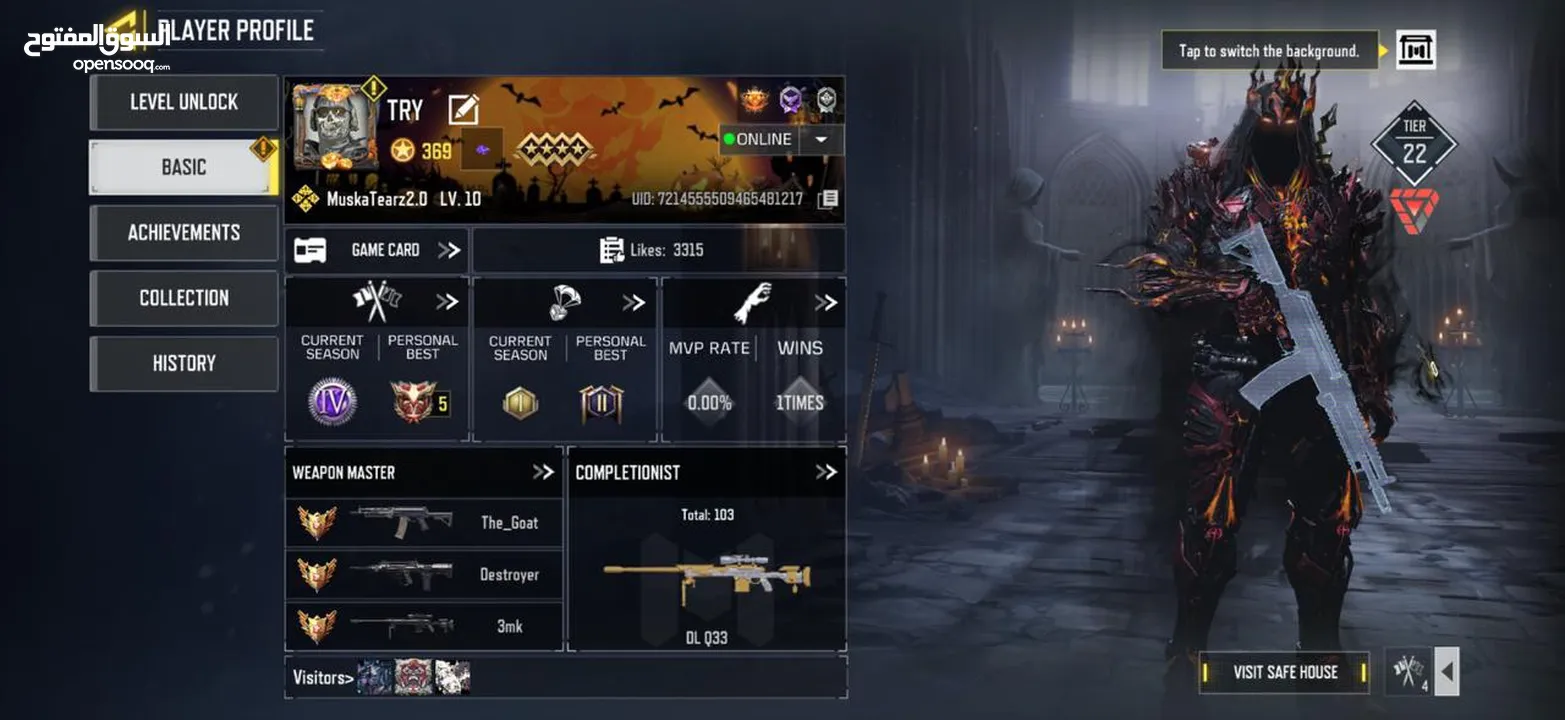Copy the UID with the copy icon
The image size is (1565, 720).
tap(828, 199)
